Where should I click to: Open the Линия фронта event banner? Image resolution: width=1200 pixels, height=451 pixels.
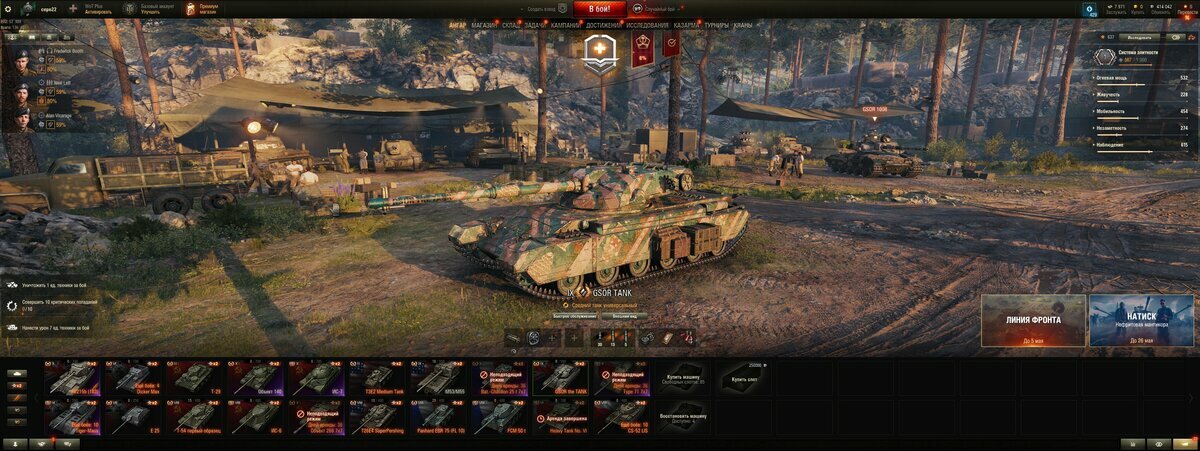(1033, 320)
